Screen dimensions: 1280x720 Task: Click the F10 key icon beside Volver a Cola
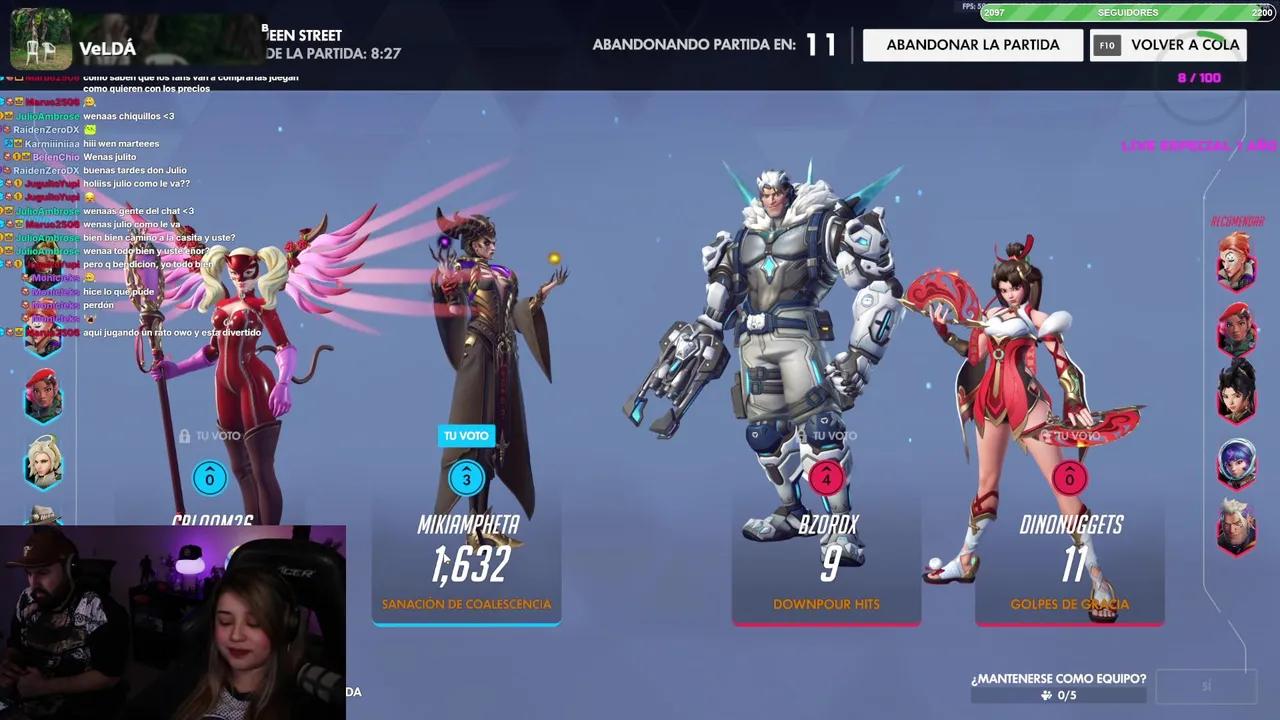pos(1107,45)
